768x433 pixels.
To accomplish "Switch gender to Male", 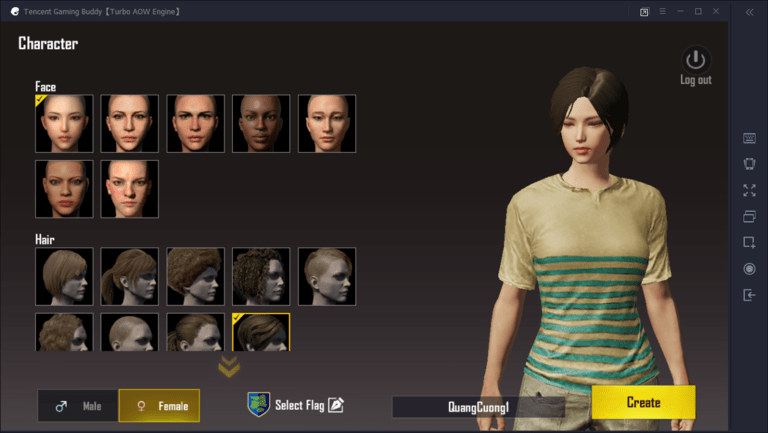I will coord(78,406).
